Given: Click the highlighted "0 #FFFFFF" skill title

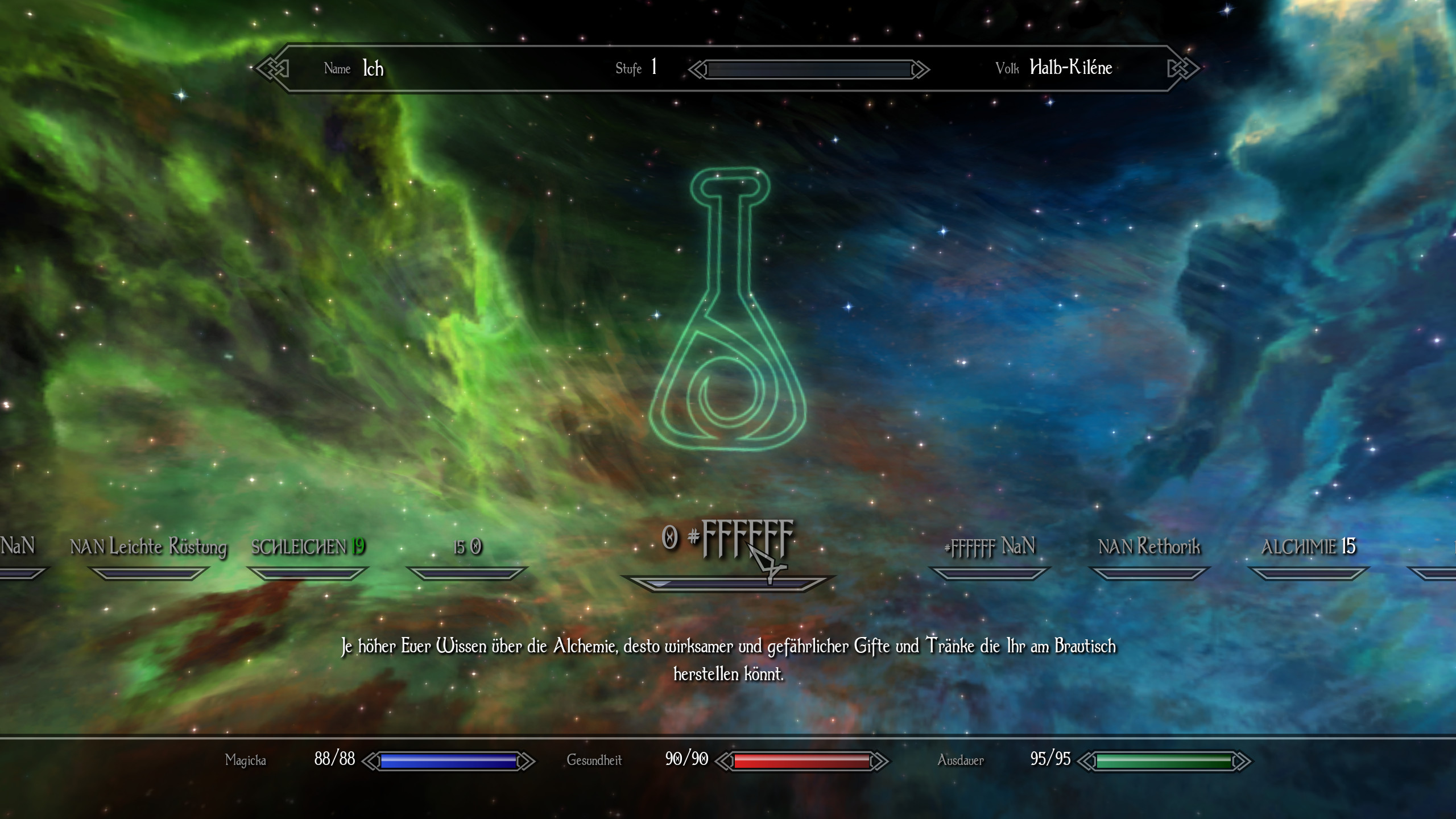Looking at the screenshot, I should (x=727, y=538).
